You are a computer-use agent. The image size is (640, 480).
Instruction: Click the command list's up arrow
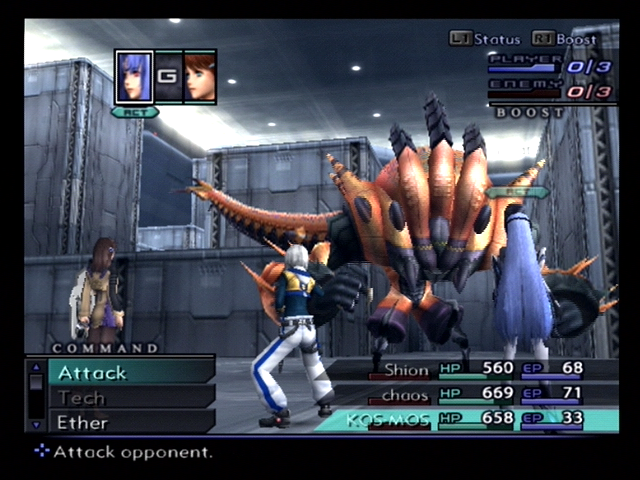coord(37,366)
